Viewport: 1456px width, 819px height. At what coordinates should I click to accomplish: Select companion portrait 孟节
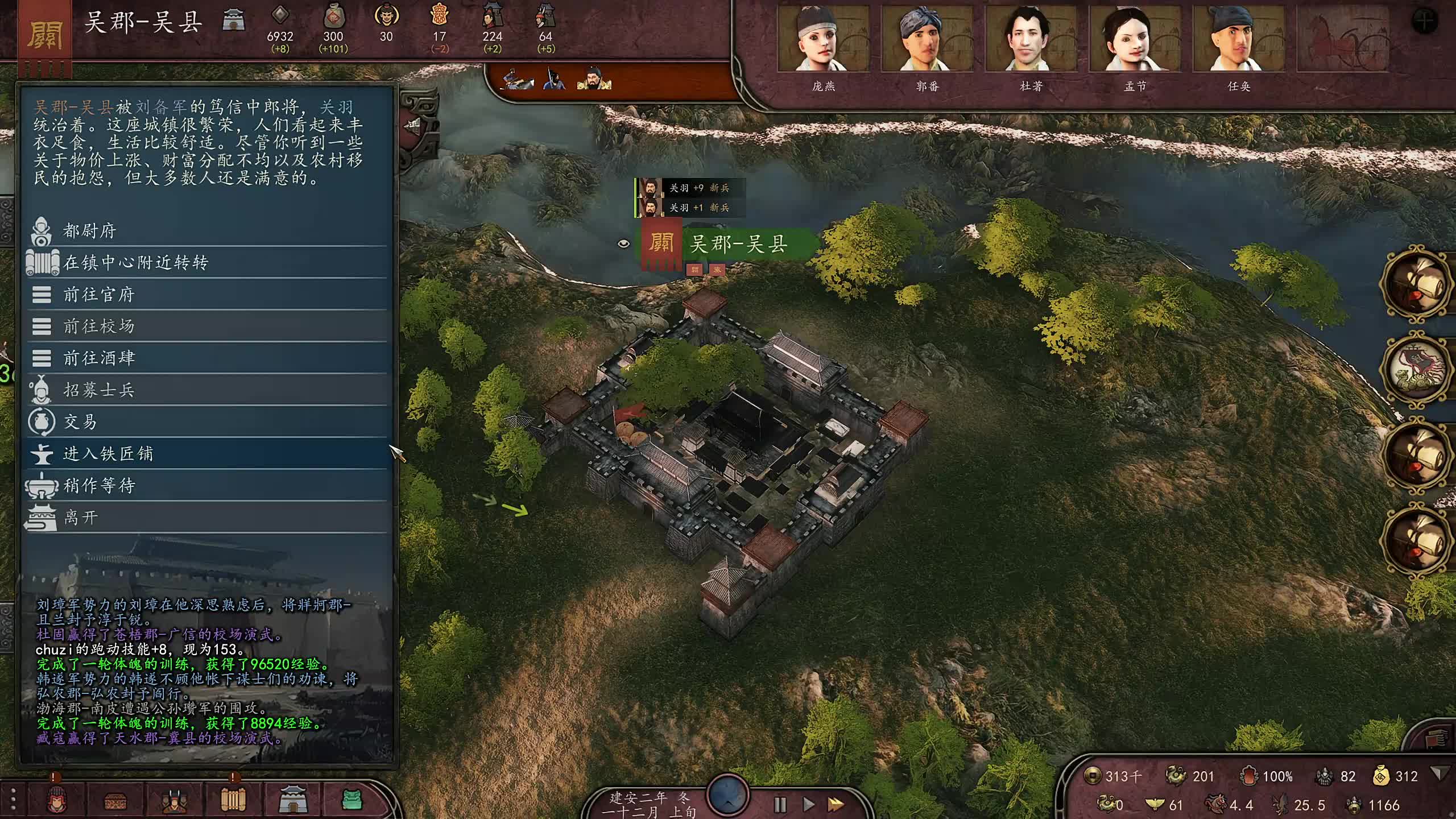coord(1135,40)
